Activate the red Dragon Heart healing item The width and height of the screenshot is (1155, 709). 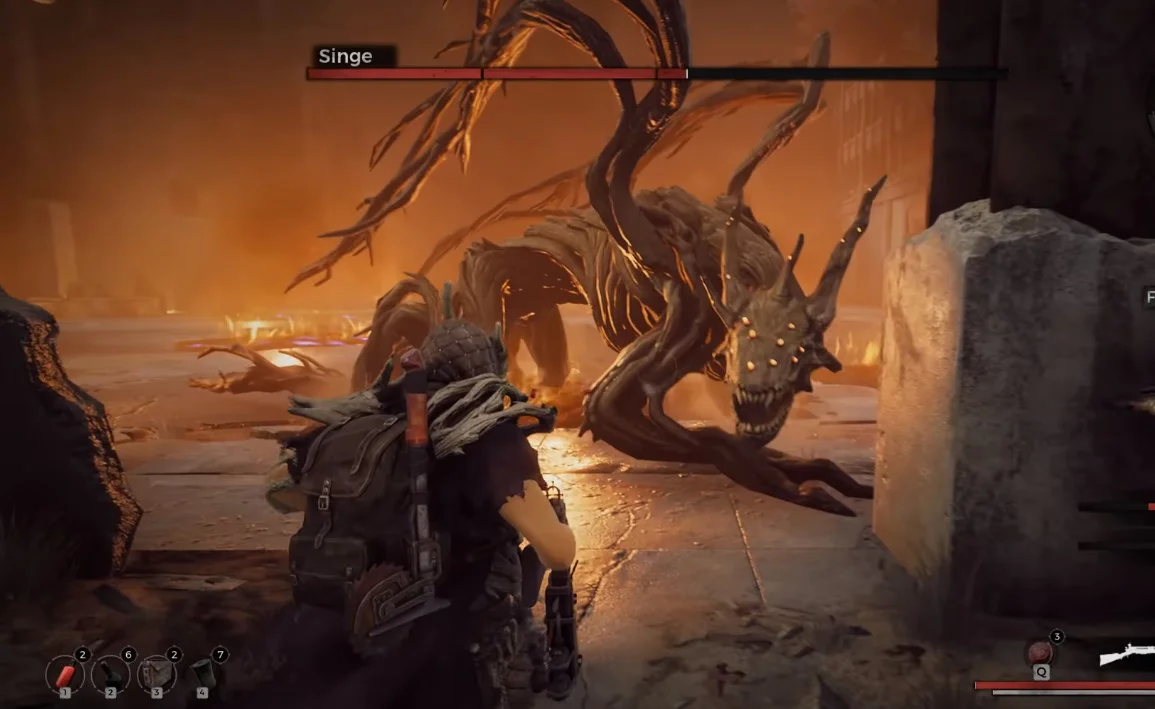coord(1040,654)
